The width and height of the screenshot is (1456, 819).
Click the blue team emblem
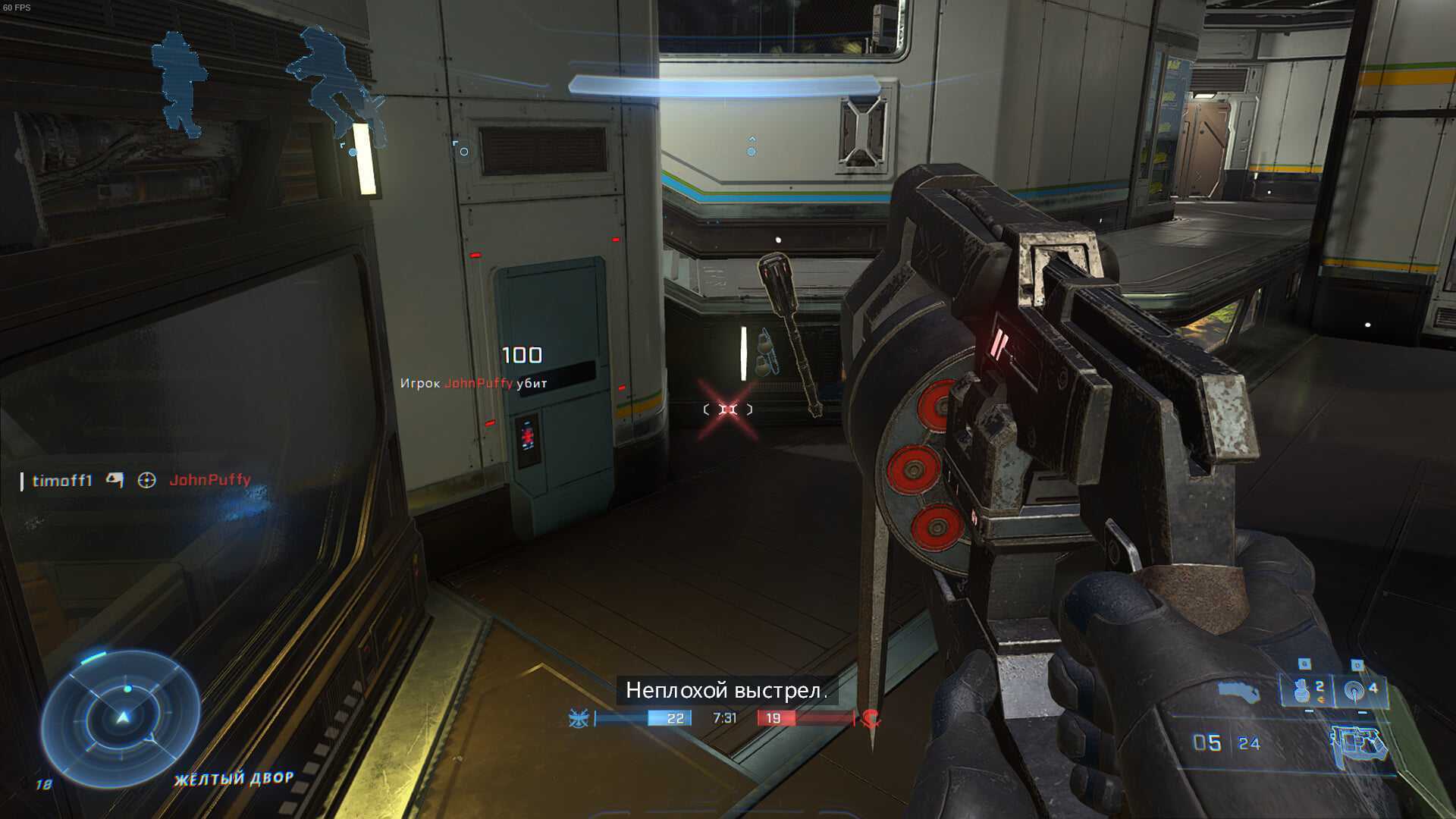579,718
